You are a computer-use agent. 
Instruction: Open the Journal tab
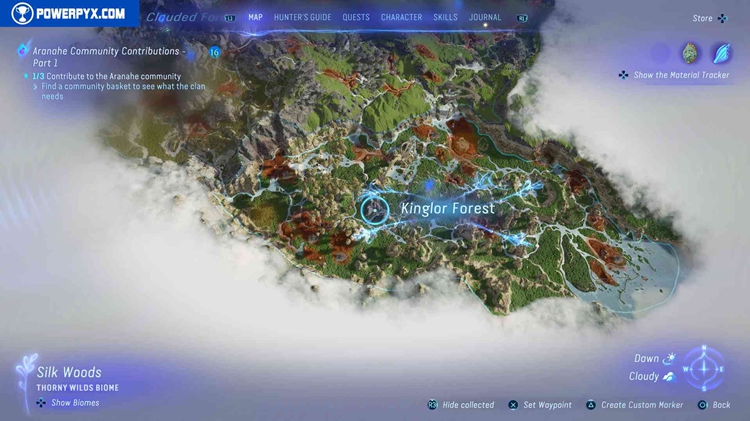tap(485, 17)
